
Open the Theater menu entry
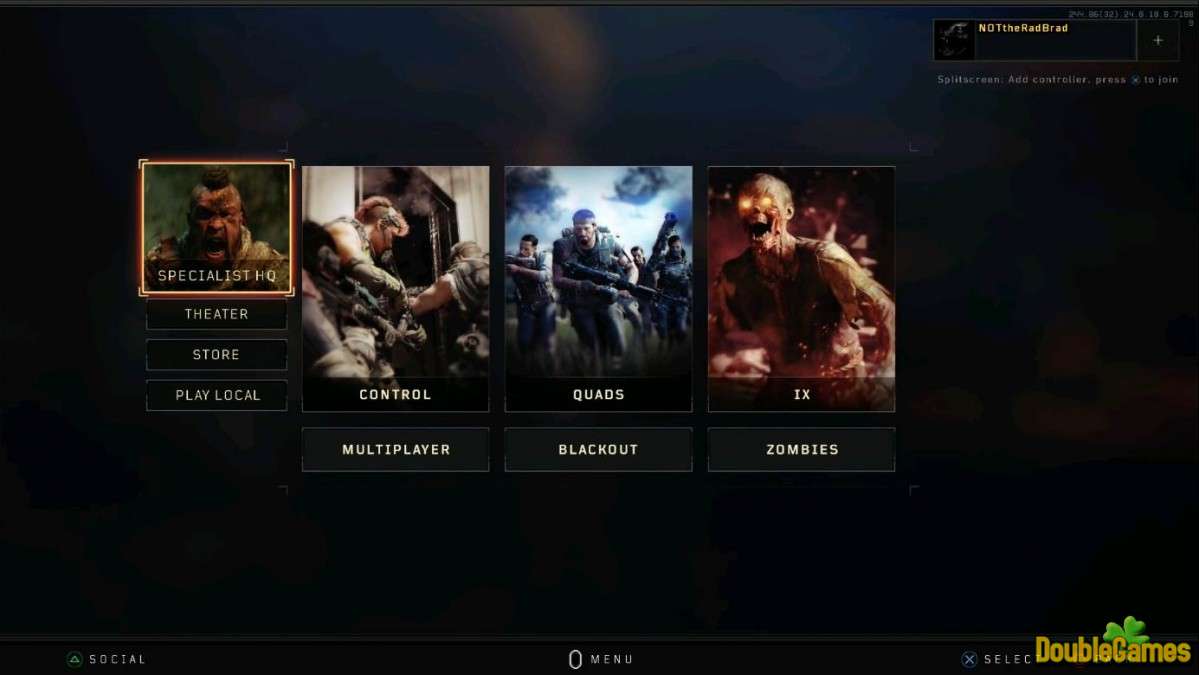point(217,314)
